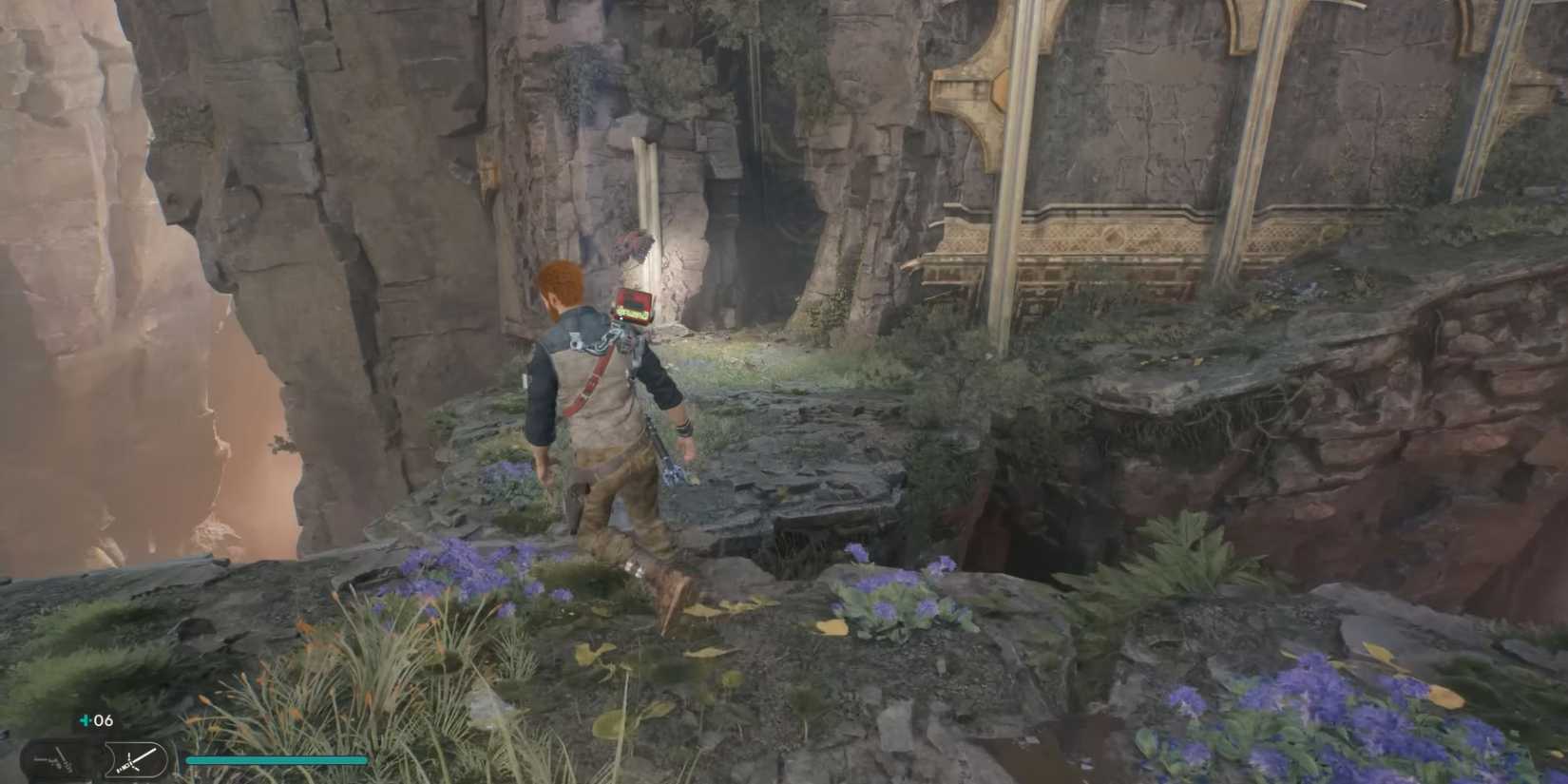Viewport: 1568px width, 784px height.
Task: Click the teal health bar
Action: (276, 760)
